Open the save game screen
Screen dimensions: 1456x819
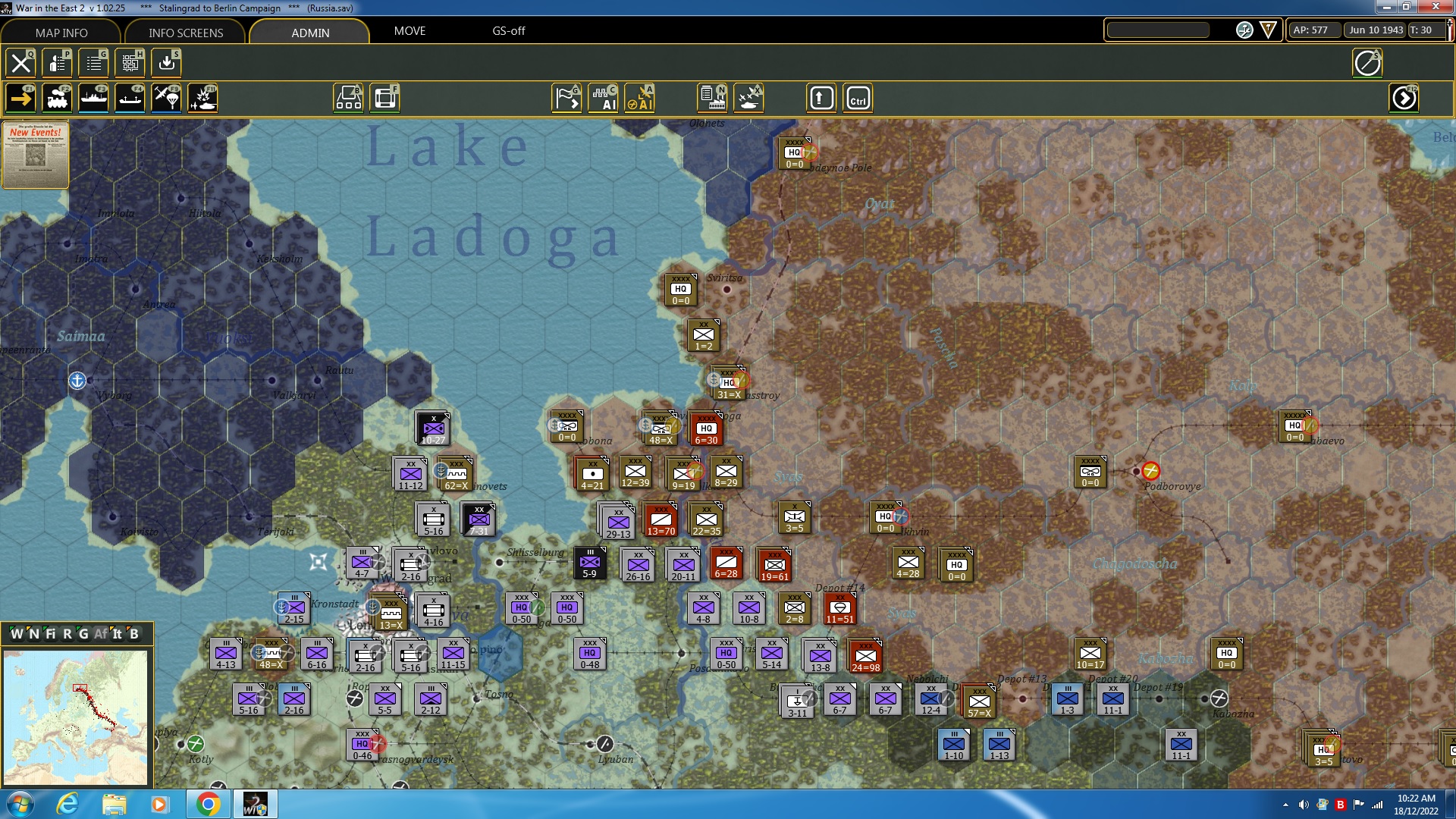(166, 63)
